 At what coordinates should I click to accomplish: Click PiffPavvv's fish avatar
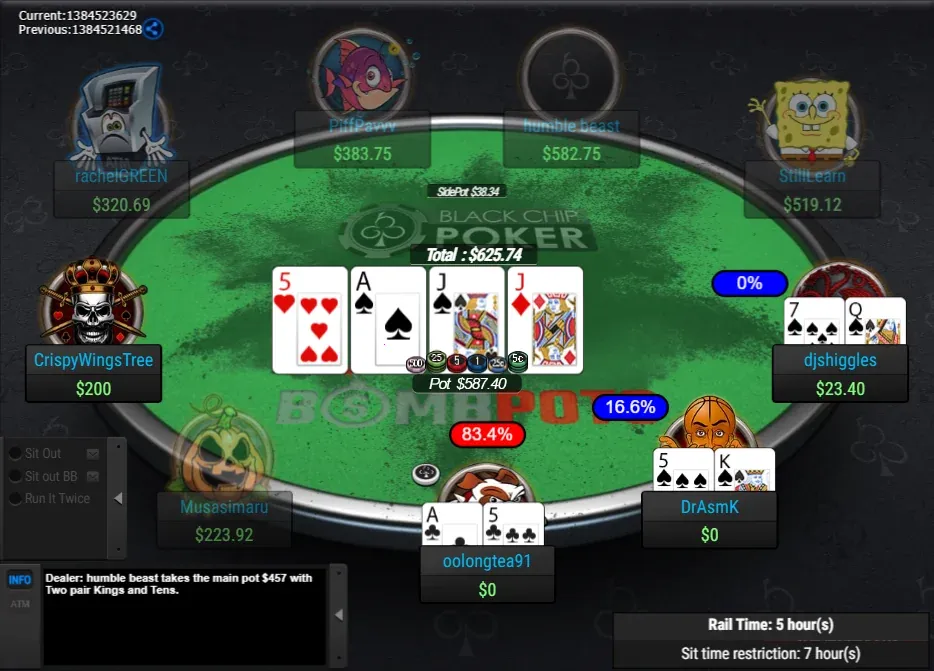coord(360,72)
